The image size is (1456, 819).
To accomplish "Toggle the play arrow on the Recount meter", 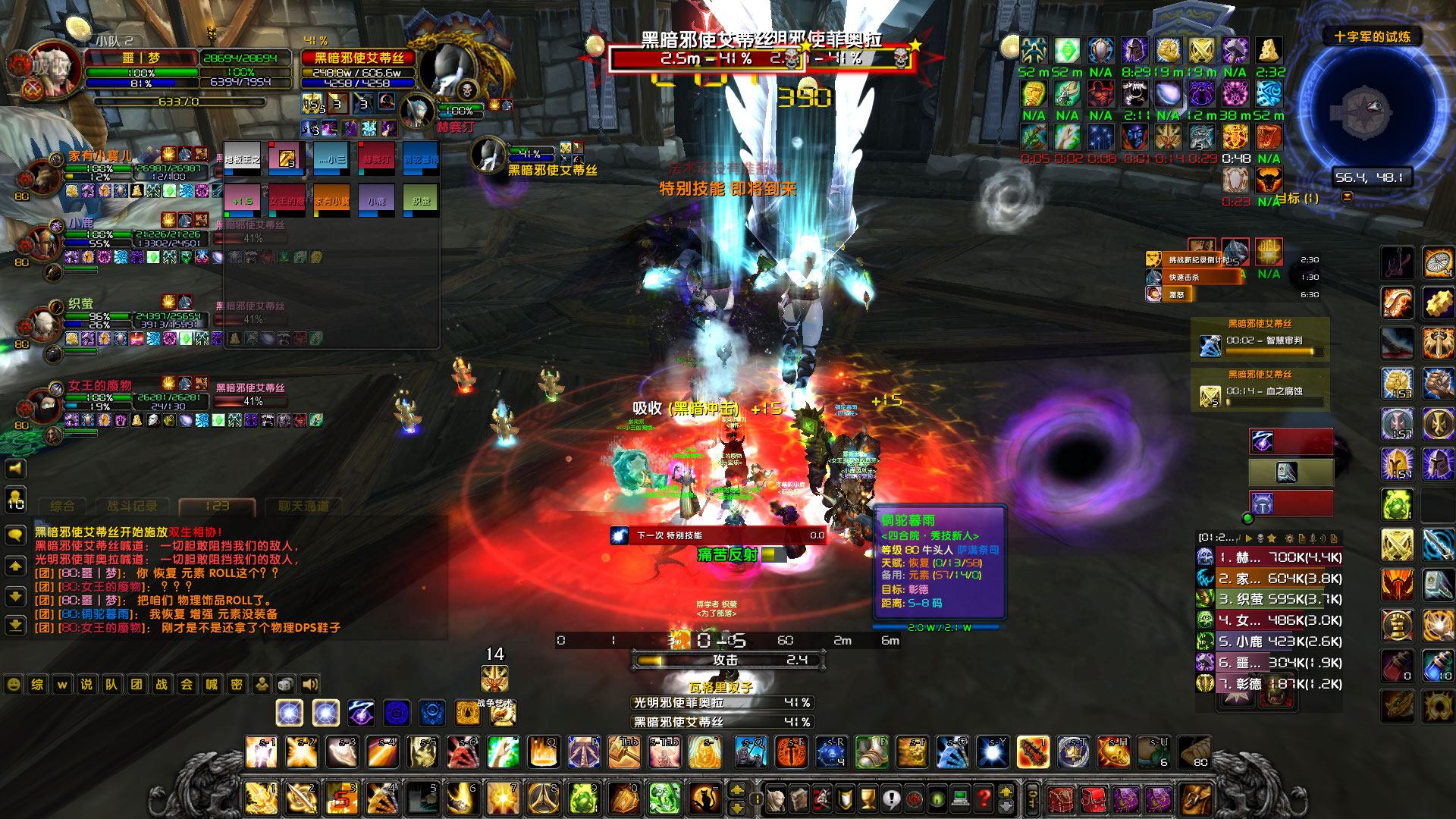I will [1249, 540].
